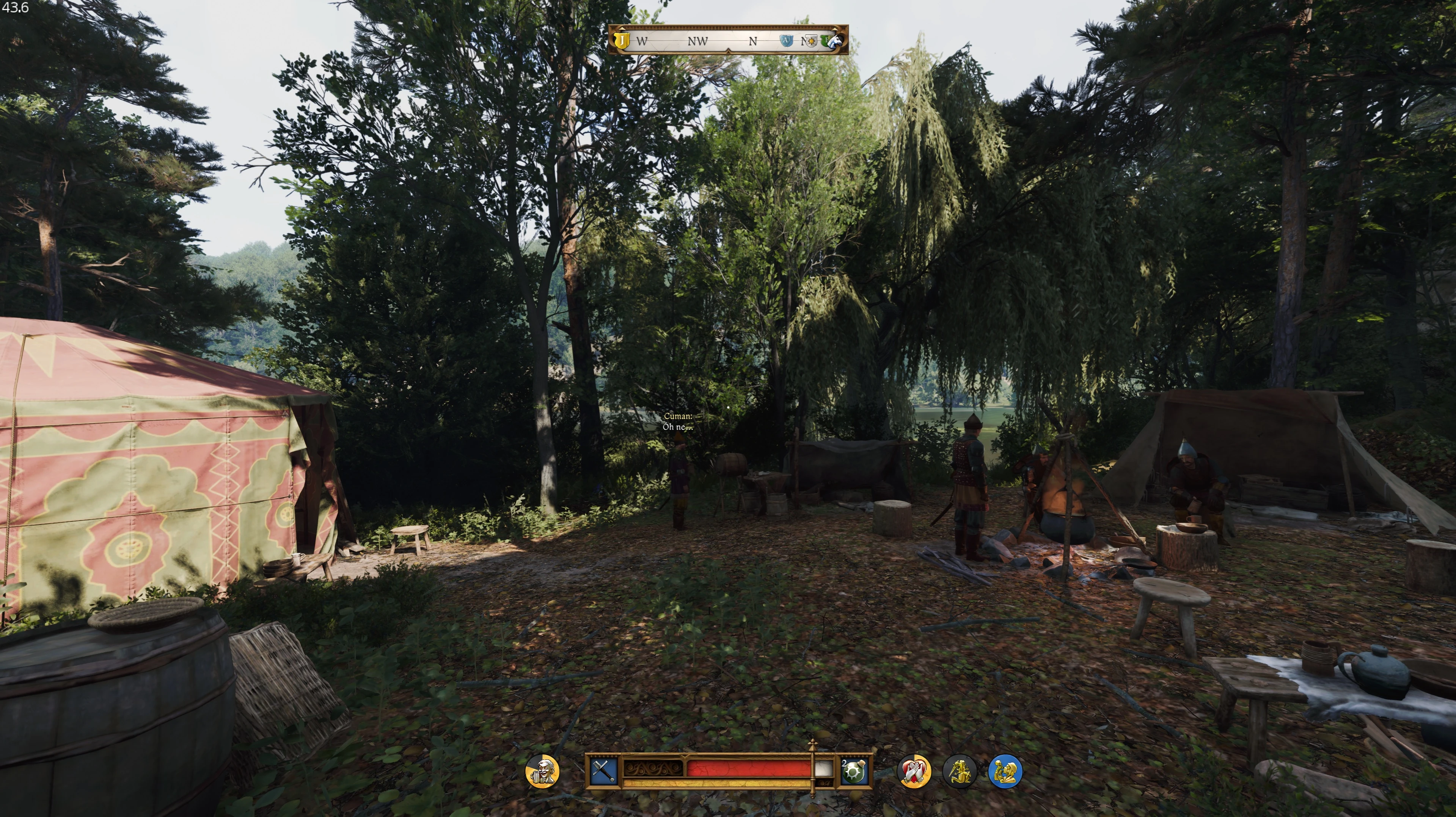Select the equipped weapon slot
Image resolution: width=1456 pixels, height=817 pixels.
[x=603, y=771]
